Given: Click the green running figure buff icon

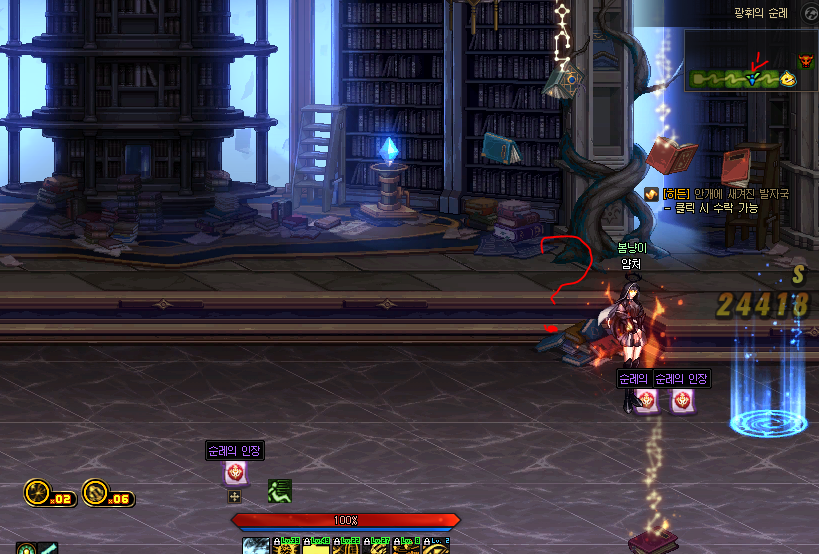Looking at the screenshot, I should click(x=279, y=491).
